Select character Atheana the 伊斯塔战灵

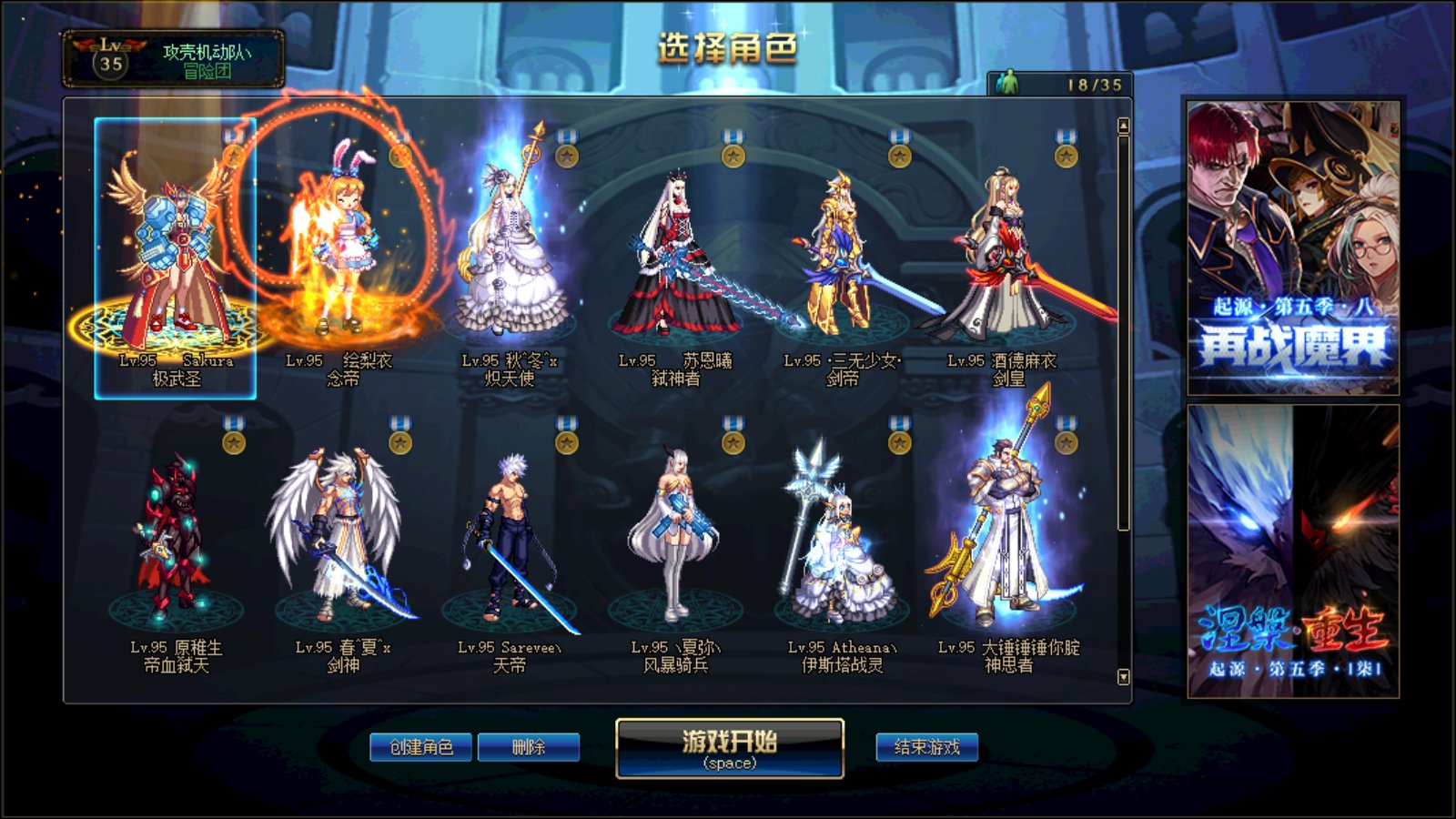[x=835, y=546]
